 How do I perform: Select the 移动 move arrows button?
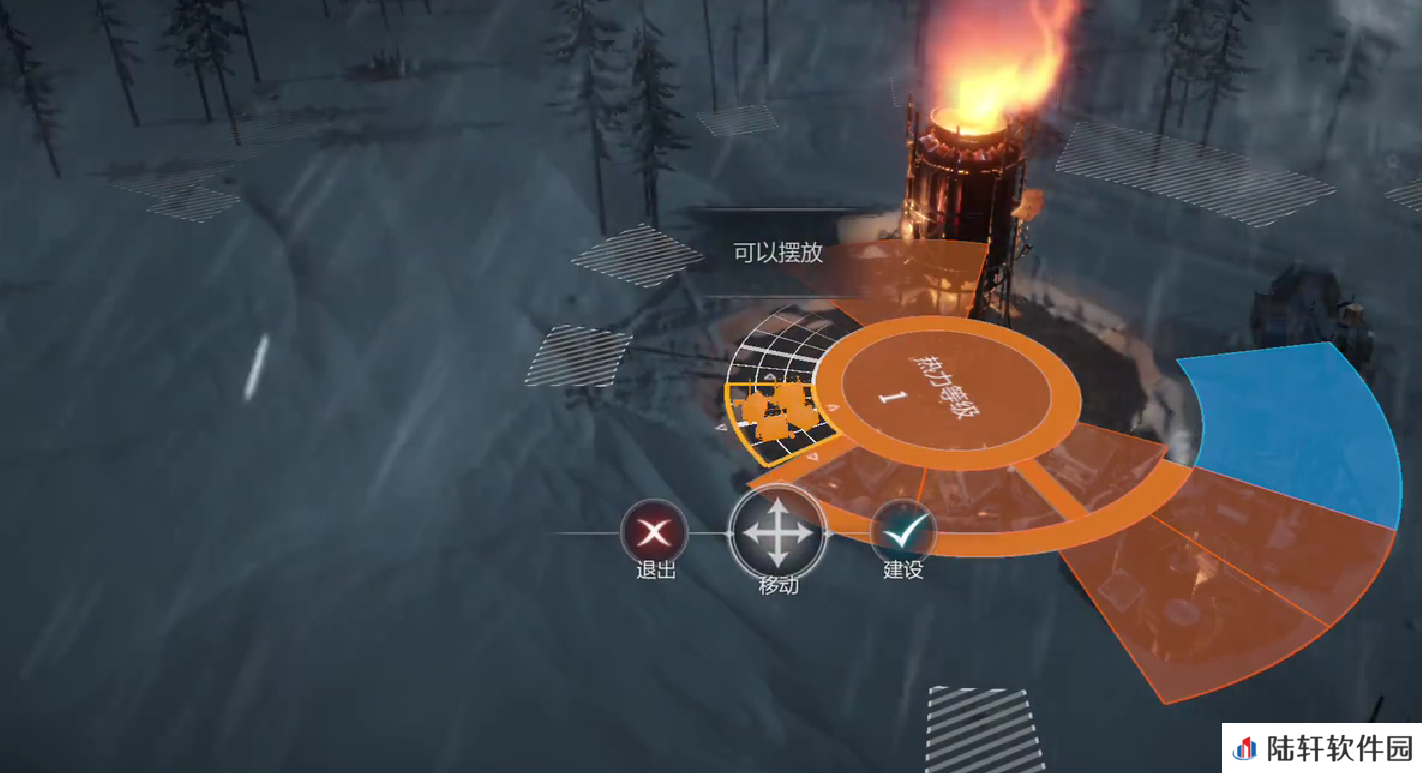click(x=778, y=534)
